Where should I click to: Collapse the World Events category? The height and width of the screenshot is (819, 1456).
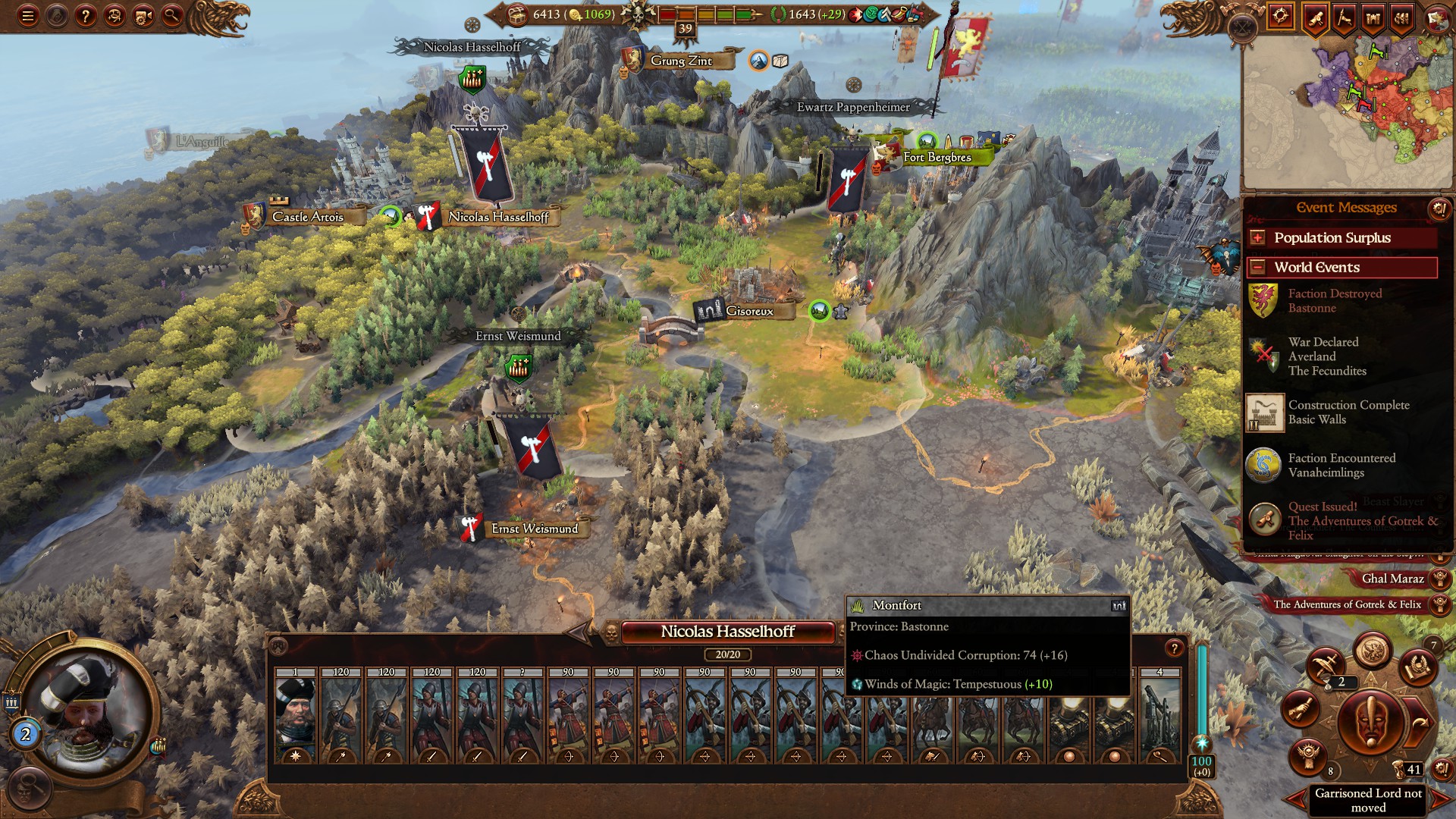(x=1257, y=268)
